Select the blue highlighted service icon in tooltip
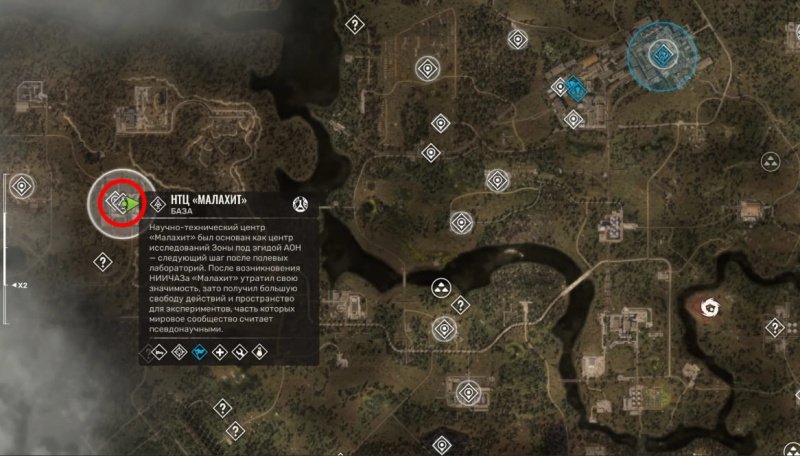 (x=198, y=352)
